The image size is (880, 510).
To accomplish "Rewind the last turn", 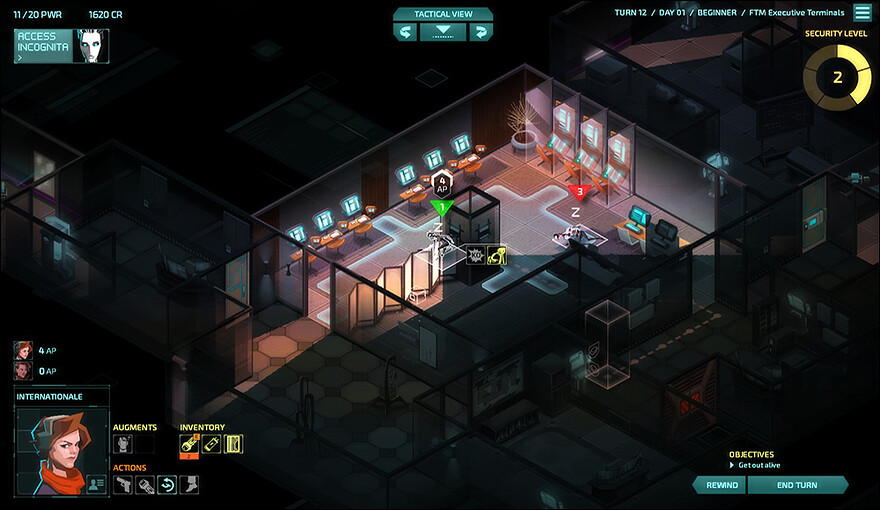I will (x=720, y=485).
